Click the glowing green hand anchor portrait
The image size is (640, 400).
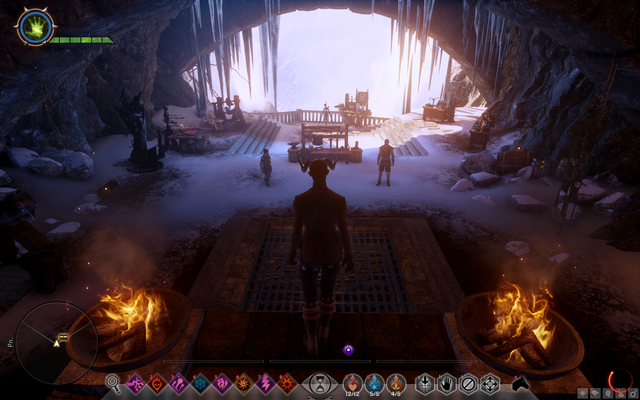(33, 26)
